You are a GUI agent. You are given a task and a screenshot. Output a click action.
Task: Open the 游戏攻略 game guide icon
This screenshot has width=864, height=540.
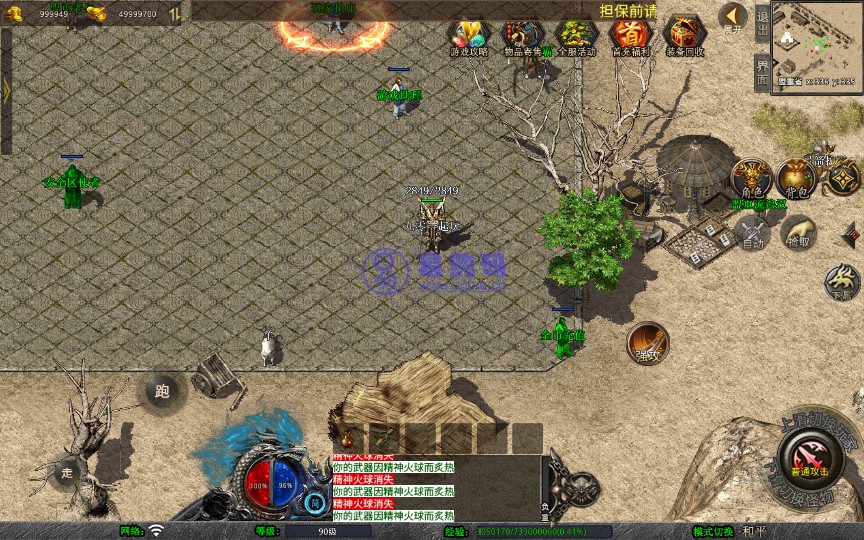[x=467, y=37]
